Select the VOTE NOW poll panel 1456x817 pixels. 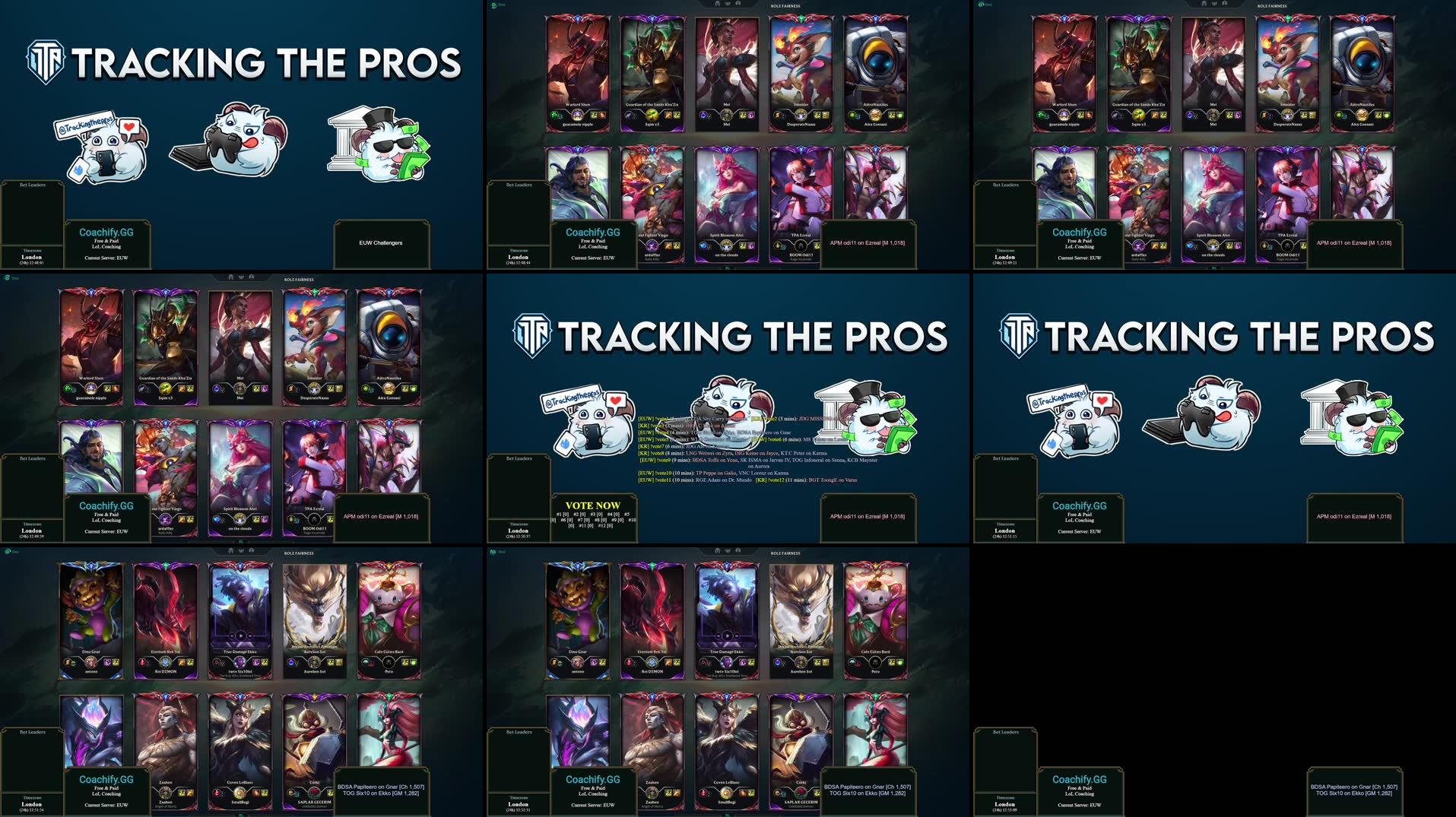point(593,515)
